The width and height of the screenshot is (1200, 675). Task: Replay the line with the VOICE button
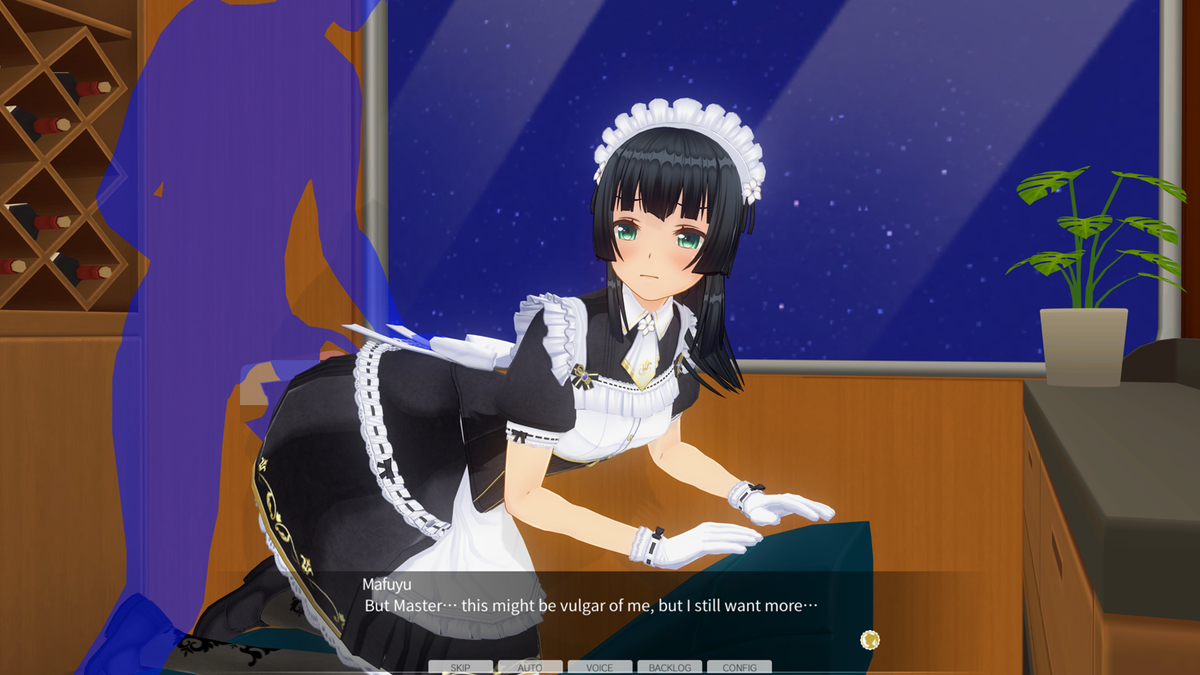point(600,667)
